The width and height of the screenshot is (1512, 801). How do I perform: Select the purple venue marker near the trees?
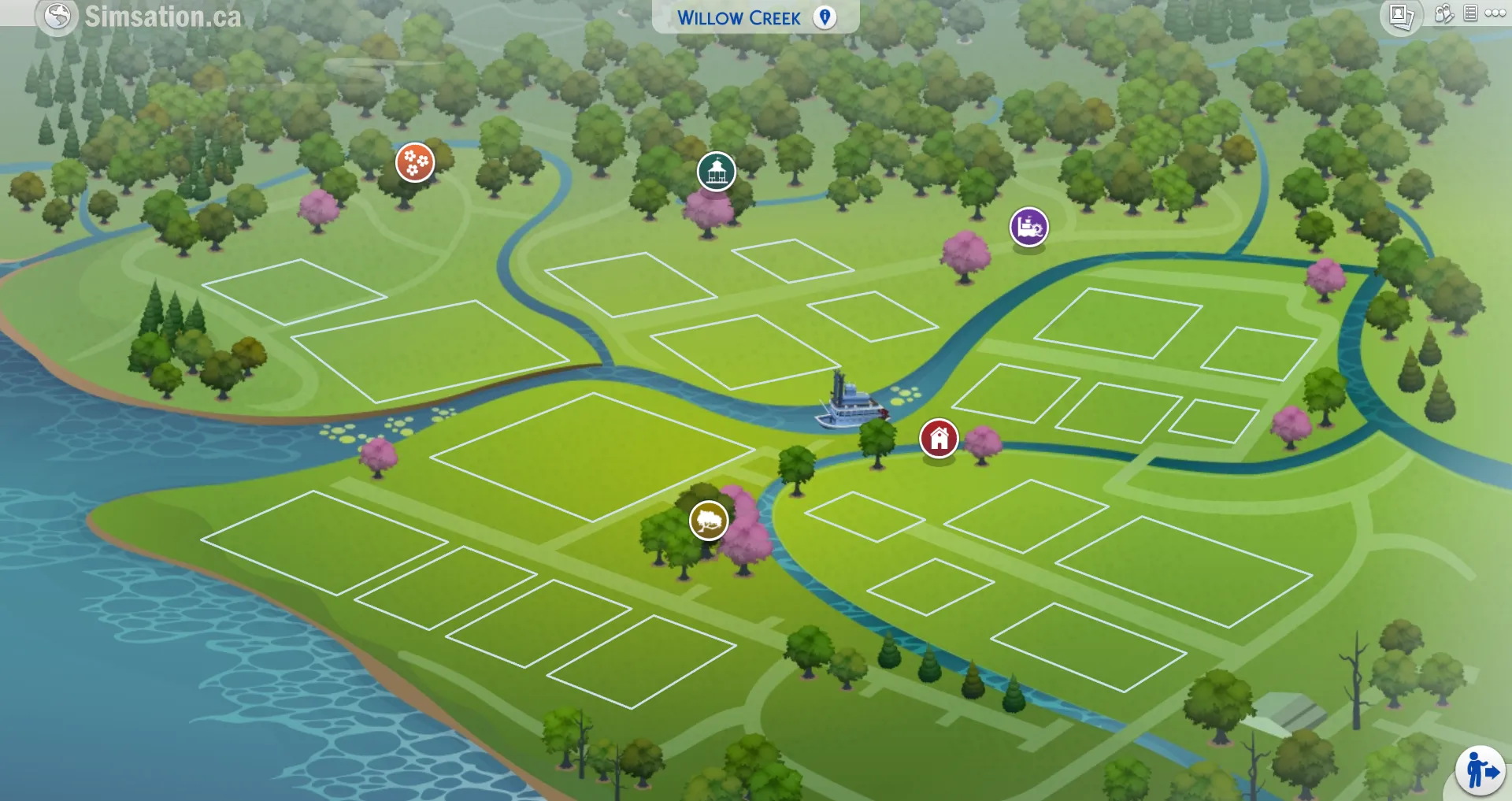[1028, 228]
